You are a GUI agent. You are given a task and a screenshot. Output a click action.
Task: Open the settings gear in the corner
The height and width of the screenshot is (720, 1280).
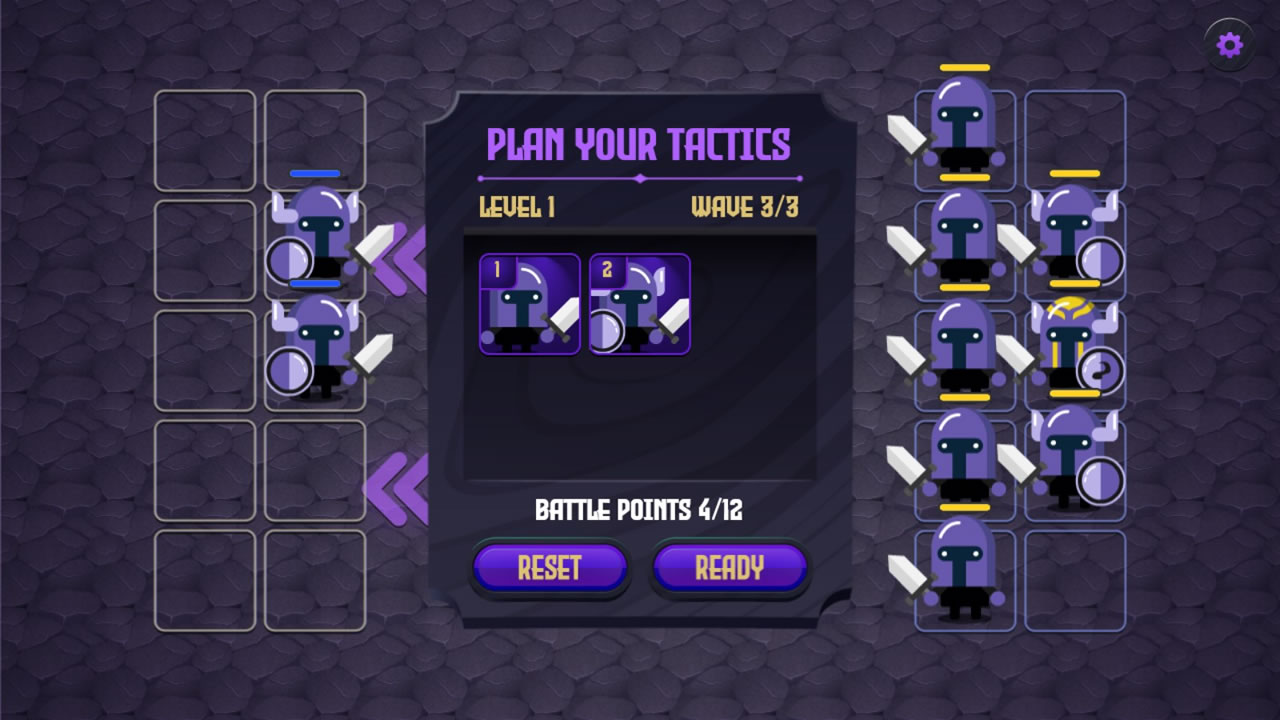[1229, 42]
